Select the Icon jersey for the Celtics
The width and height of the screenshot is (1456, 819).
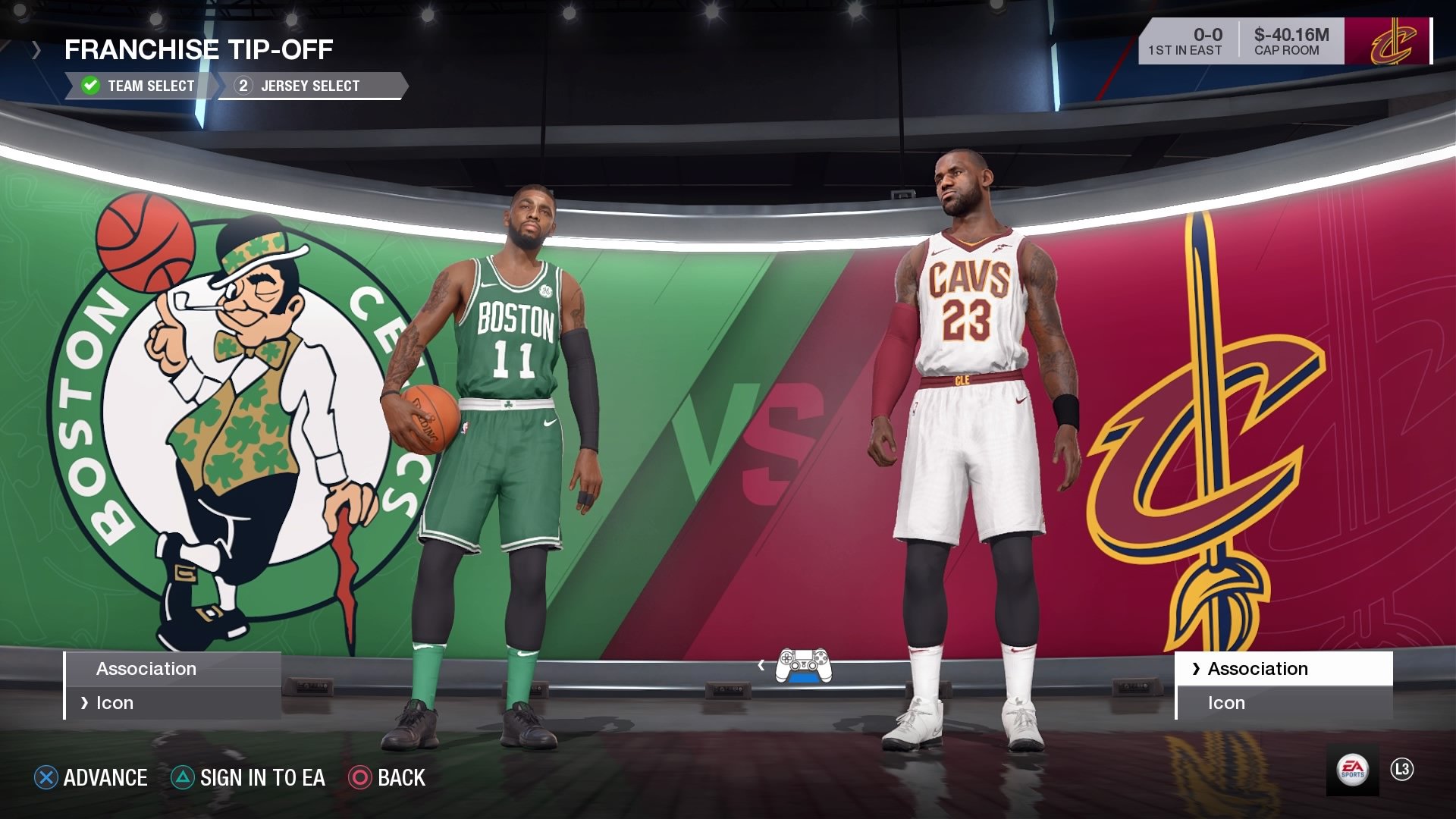116,702
